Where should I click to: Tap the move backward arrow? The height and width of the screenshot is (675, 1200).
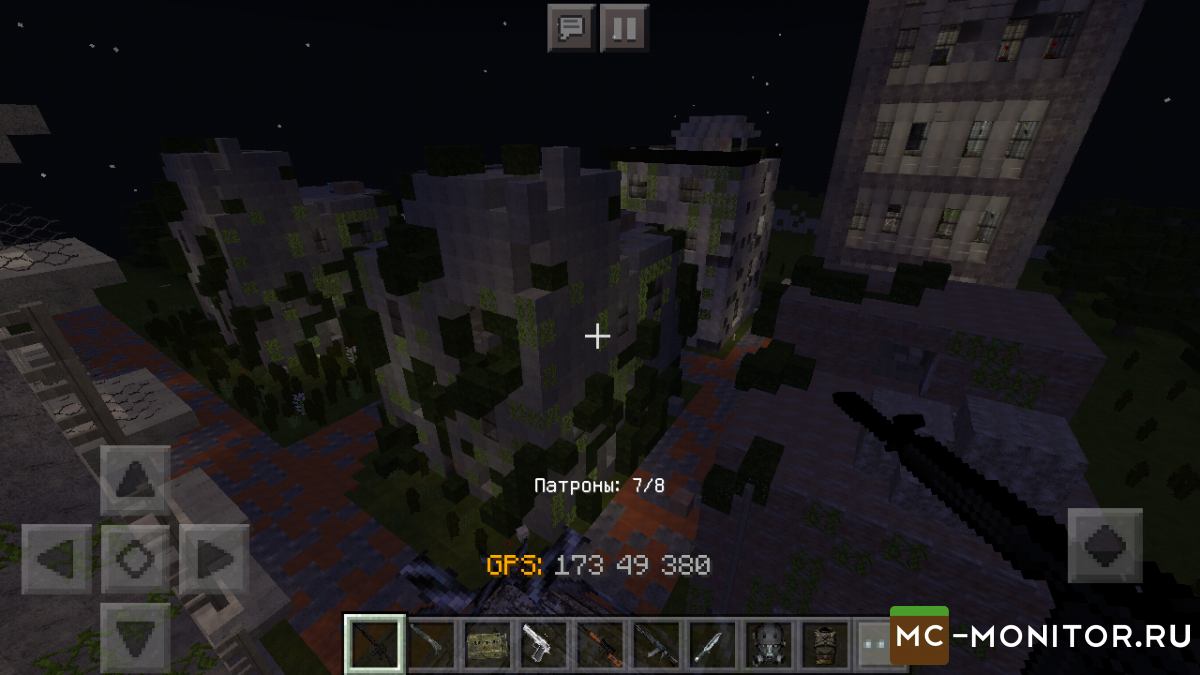(135, 635)
